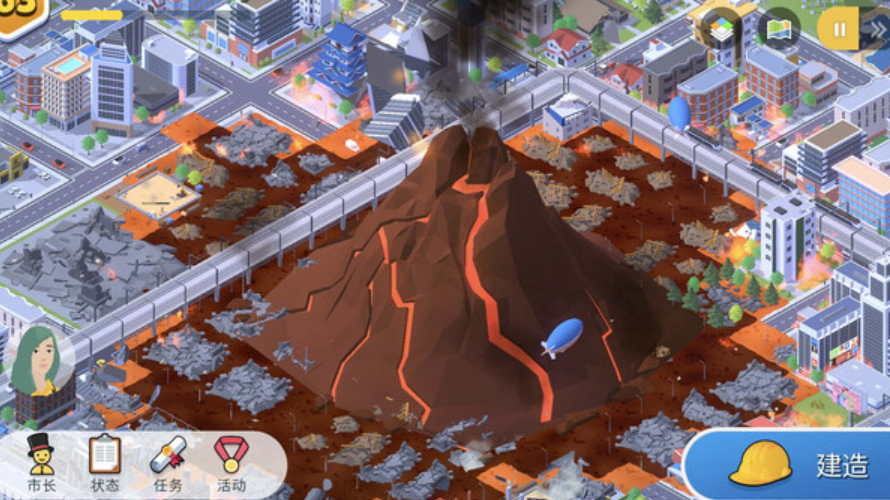This screenshot has width=890, height=500.
Task: Open the 状态 (Status) clipboard panel
Action: pyautogui.click(x=104, y=464)
